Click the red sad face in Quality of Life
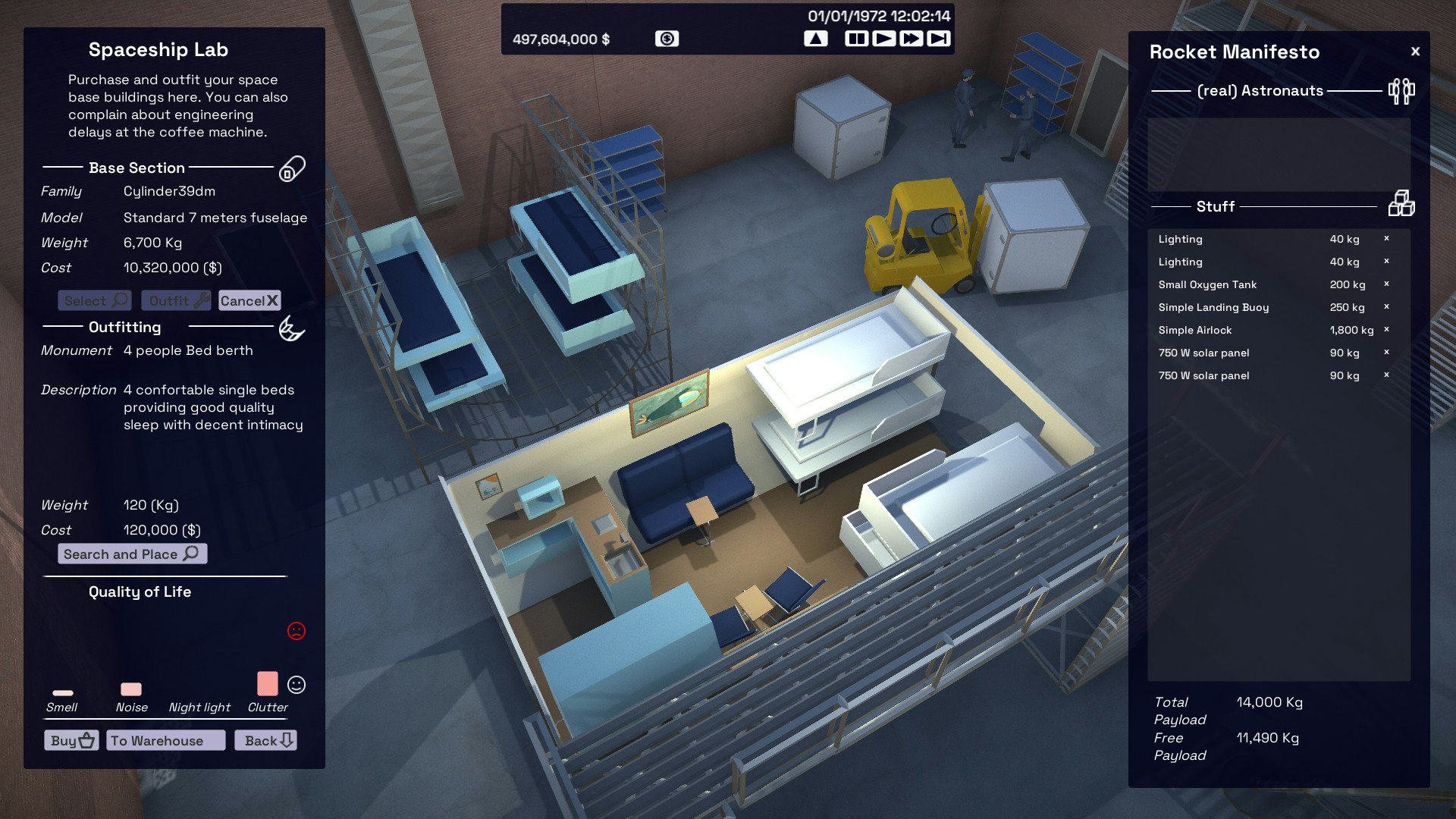1456x819 pixels. 297,629
